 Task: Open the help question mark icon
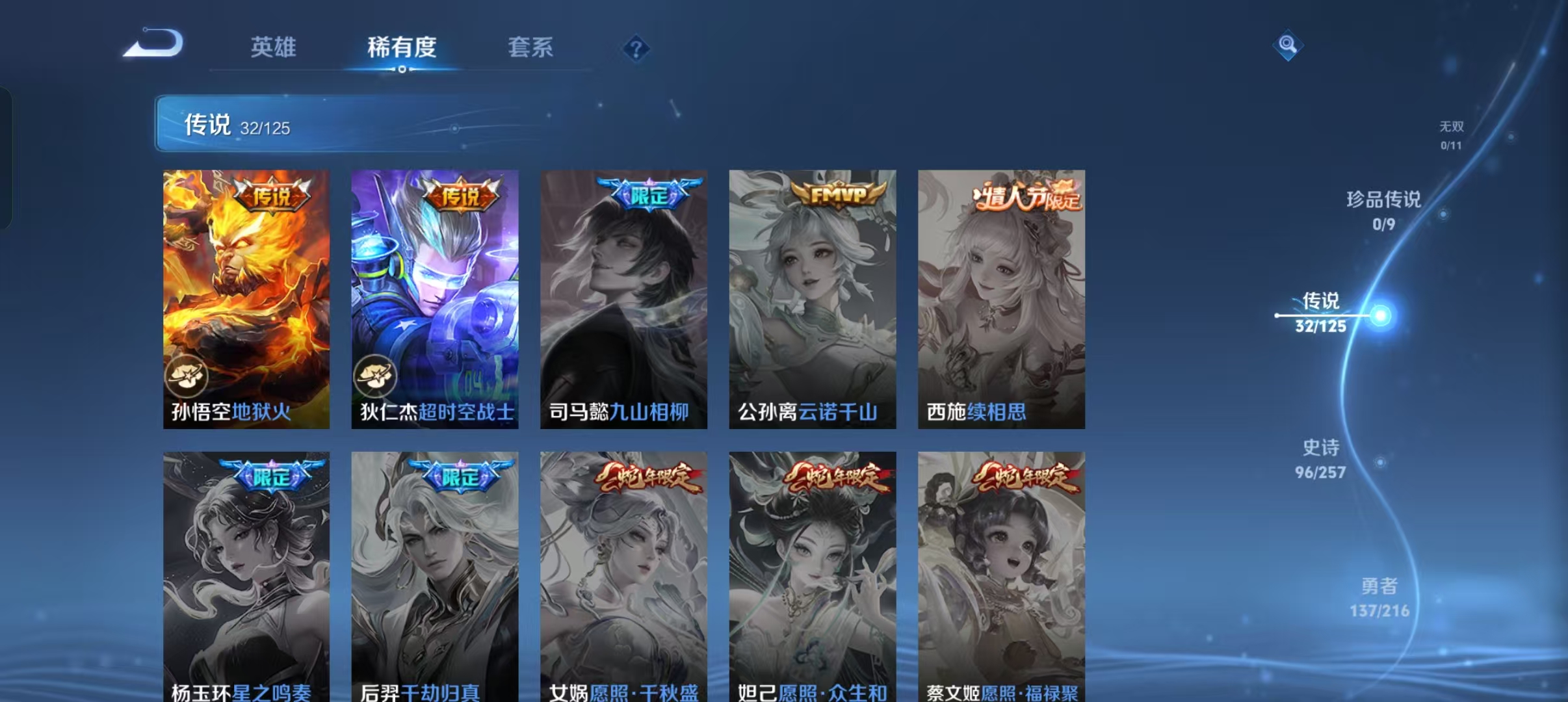[x=636, y=48]
